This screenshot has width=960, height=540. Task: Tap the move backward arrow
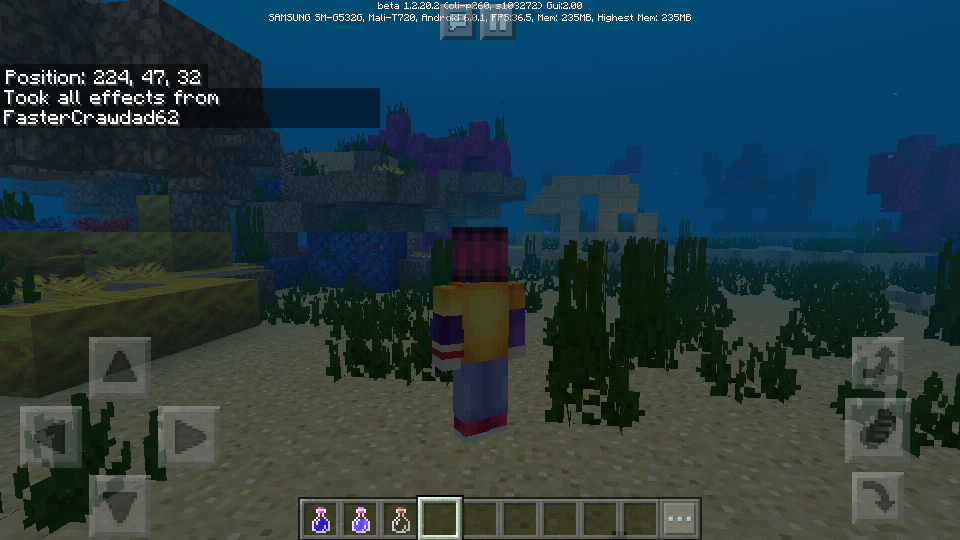click(x=120, y=501)
